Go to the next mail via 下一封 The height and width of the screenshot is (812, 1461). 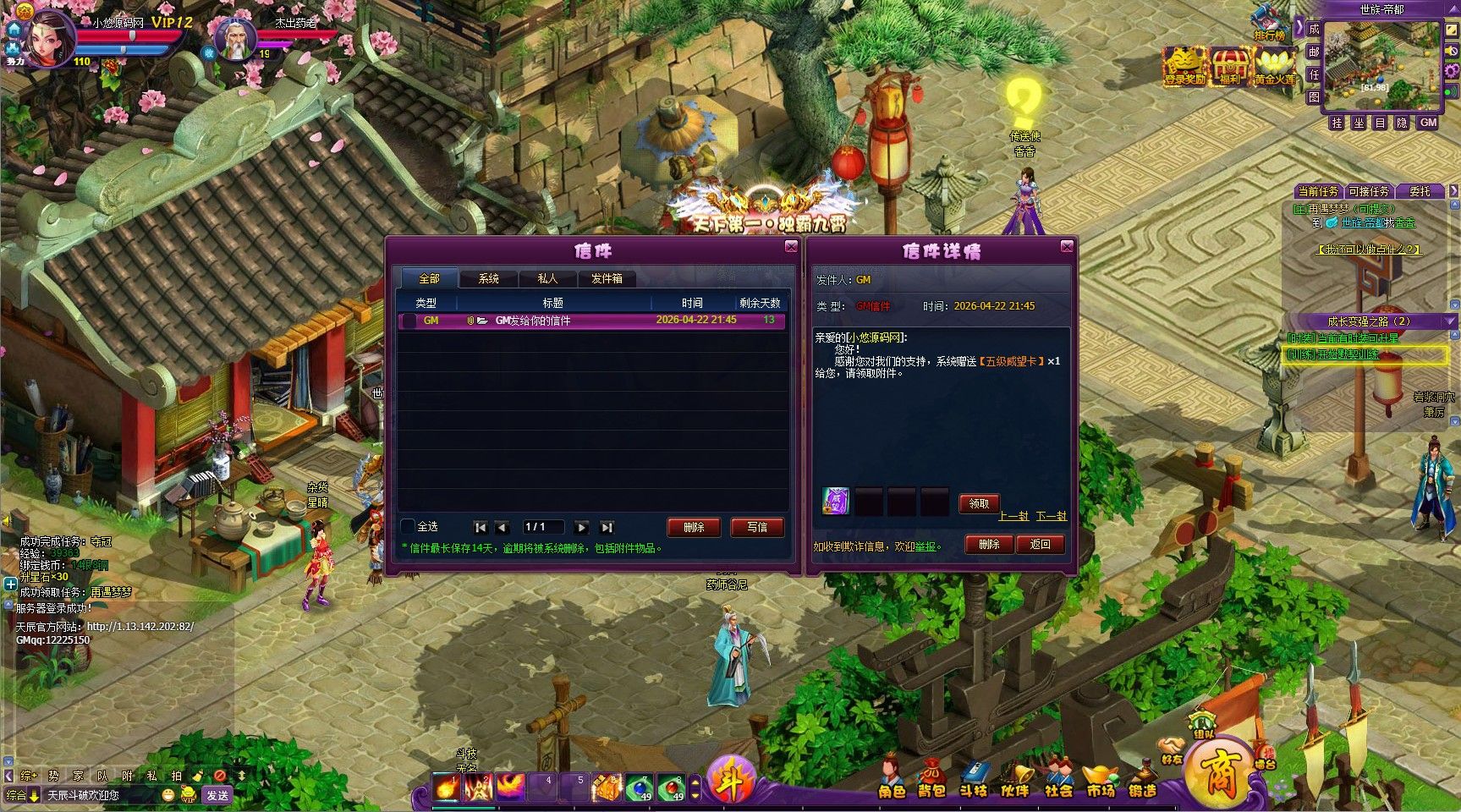point(1051,516)
